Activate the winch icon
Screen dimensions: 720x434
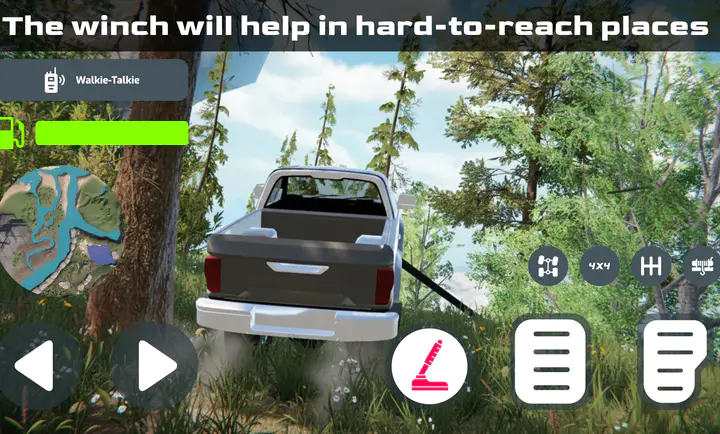[702, 266]
